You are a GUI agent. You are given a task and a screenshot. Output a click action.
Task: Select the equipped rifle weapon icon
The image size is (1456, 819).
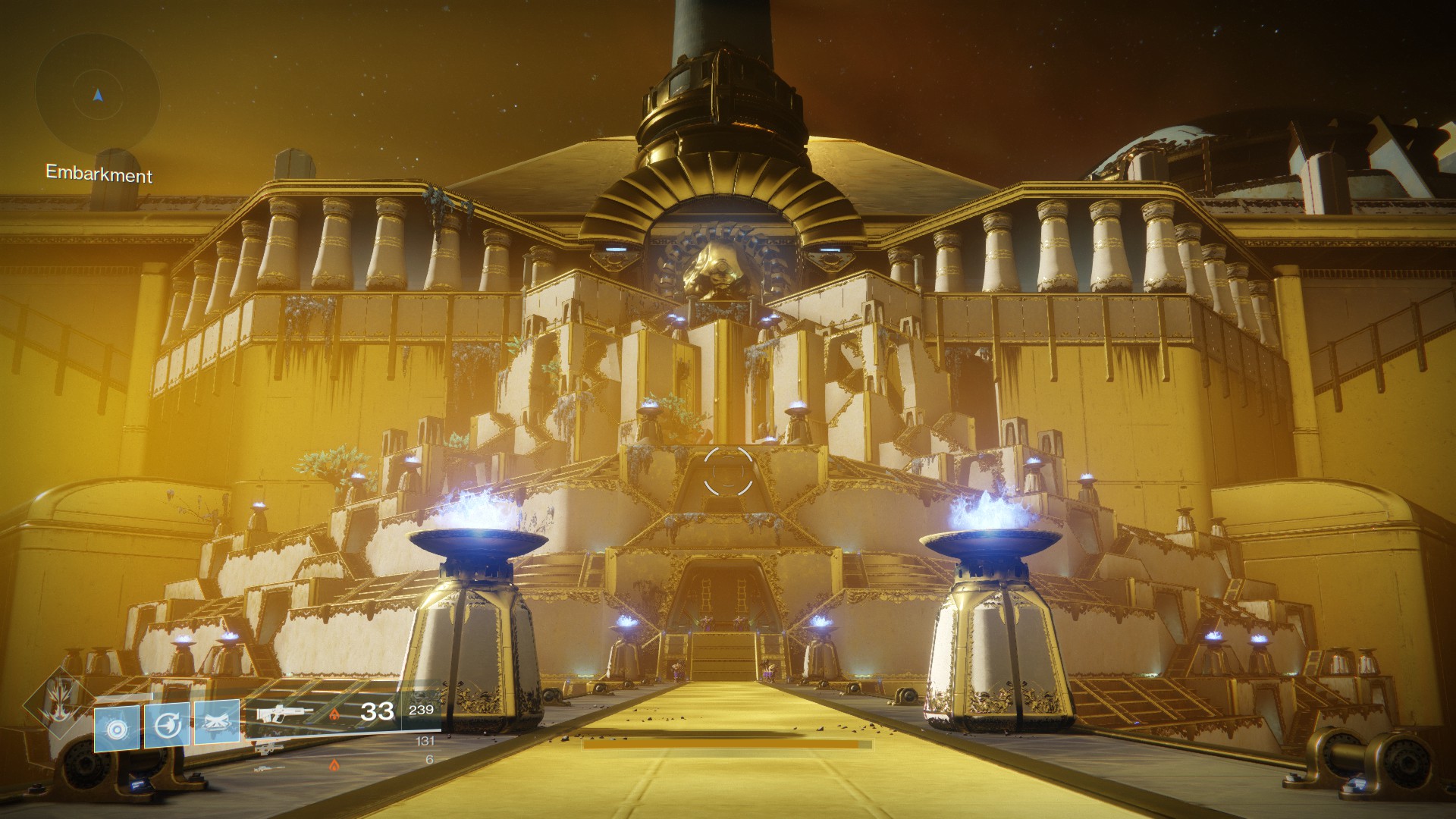[284, 714]
